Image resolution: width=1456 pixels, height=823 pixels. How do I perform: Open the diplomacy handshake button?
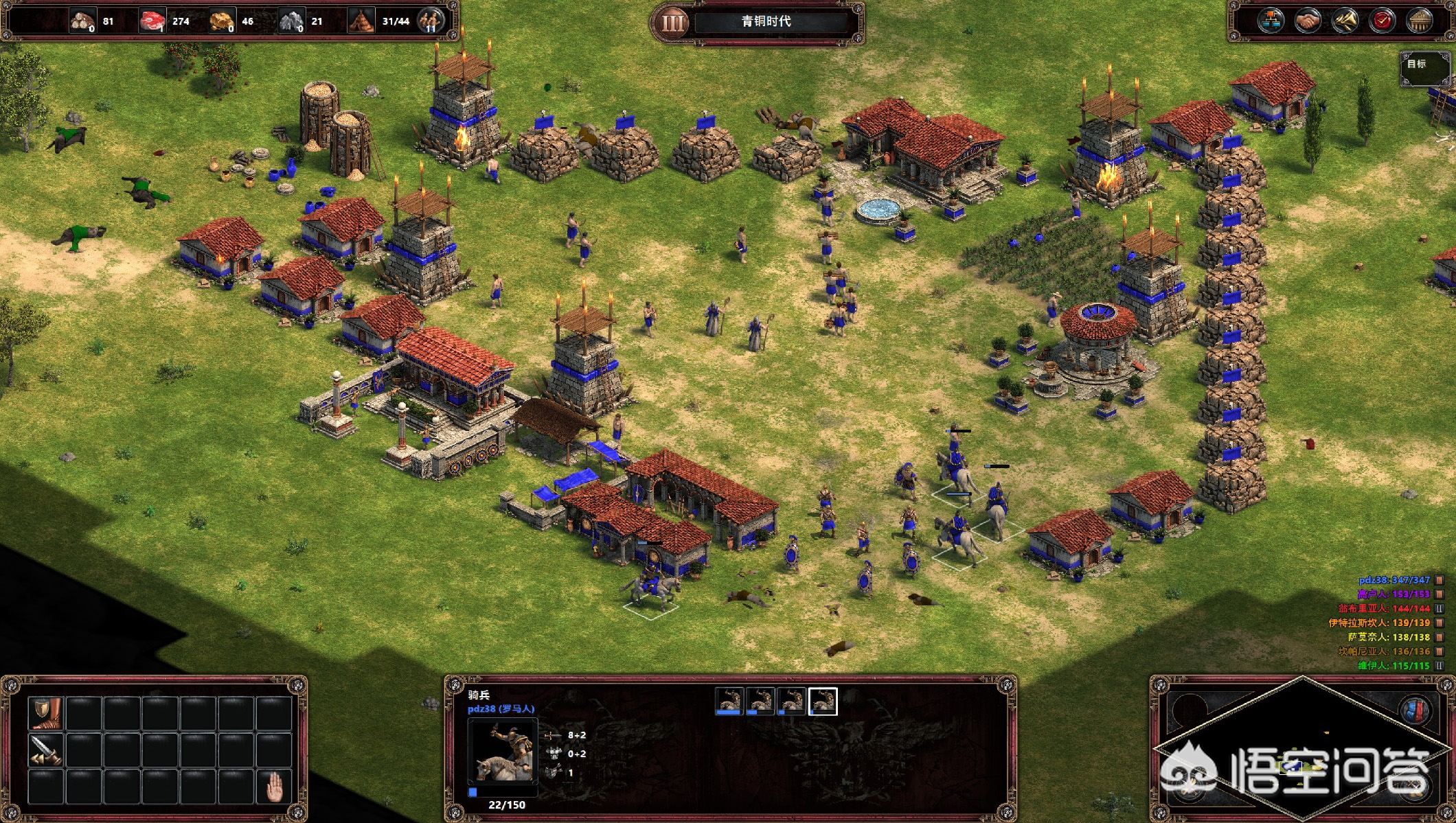point(1308,21)
